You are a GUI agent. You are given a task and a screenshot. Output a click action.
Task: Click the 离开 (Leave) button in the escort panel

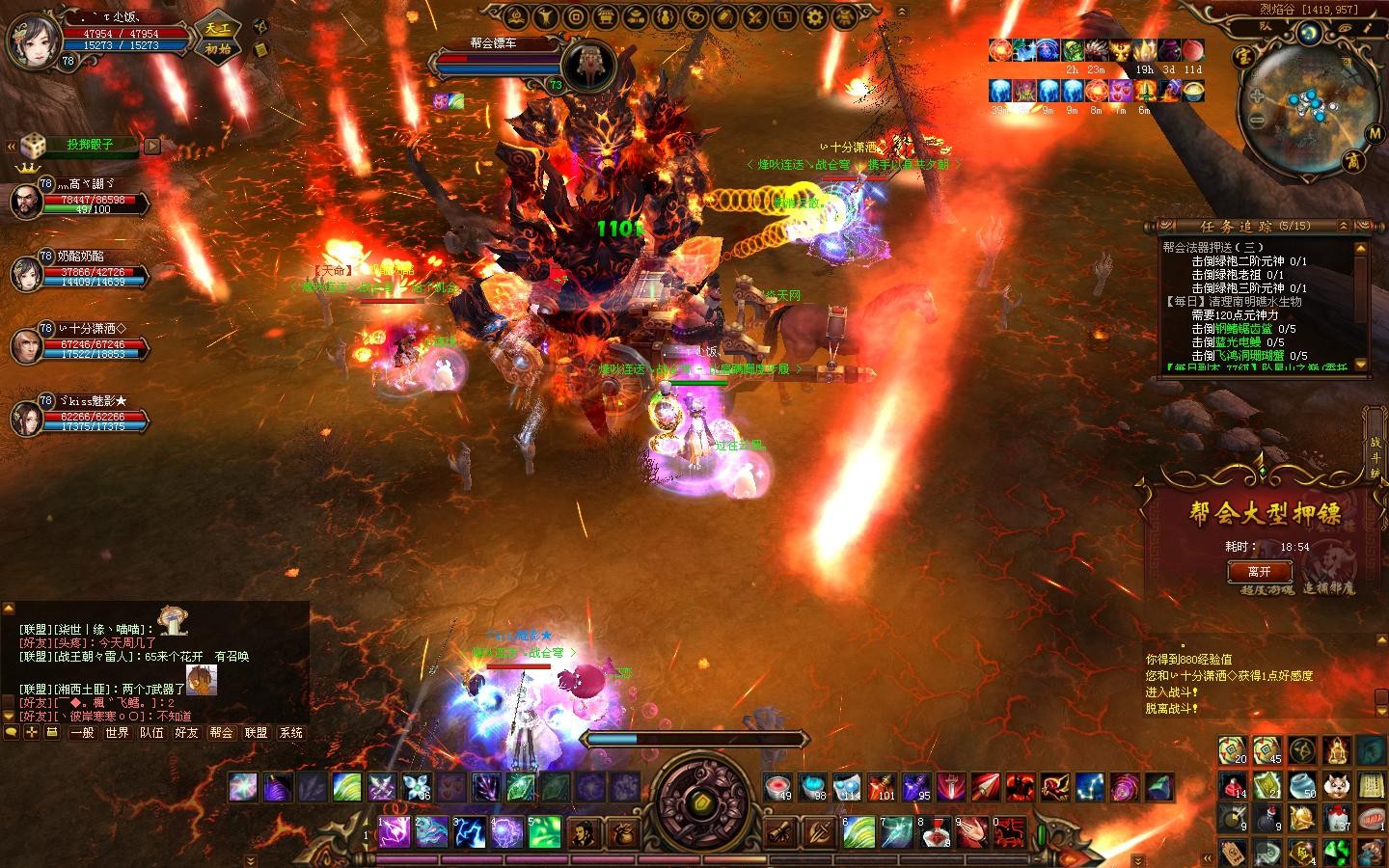tap(1259, 572)
